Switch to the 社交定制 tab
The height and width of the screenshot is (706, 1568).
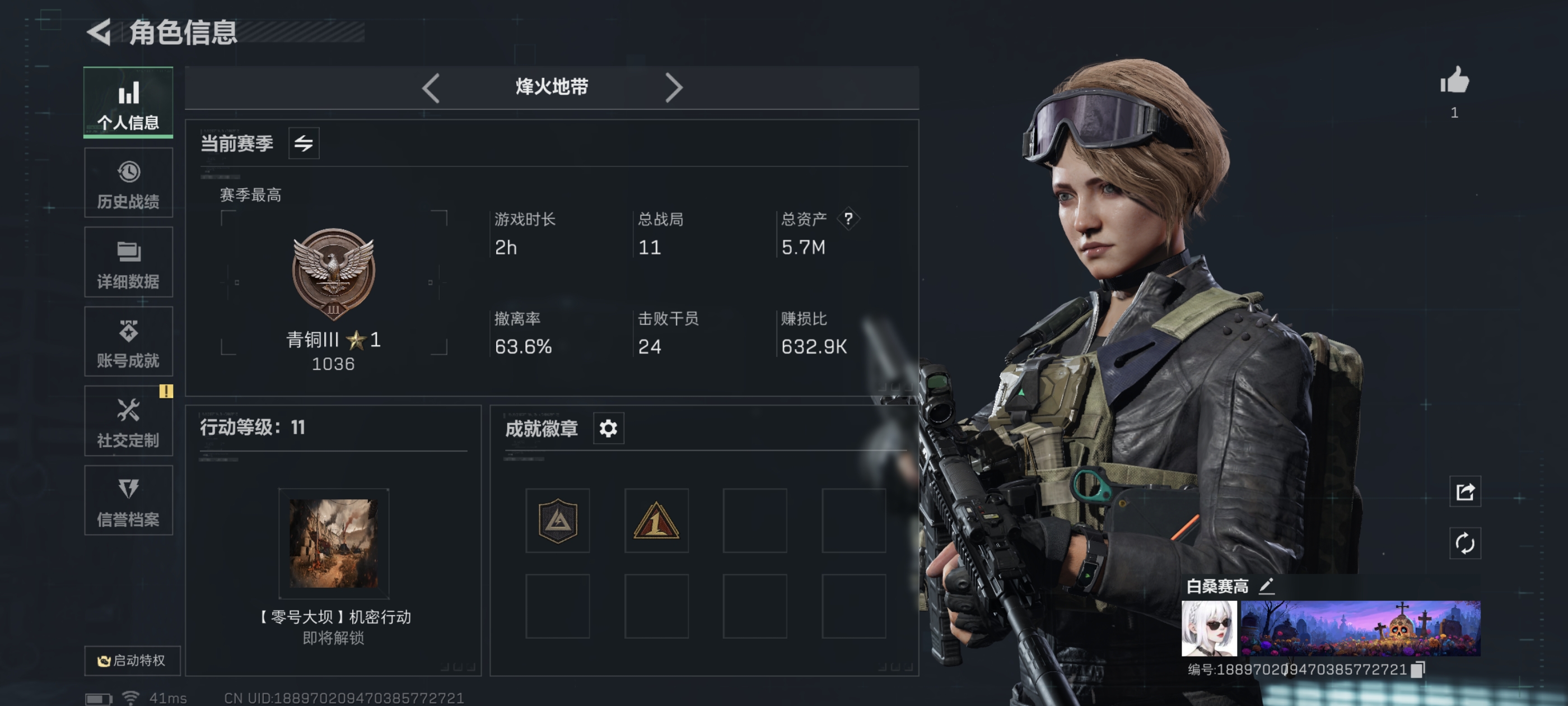(128, 421)
